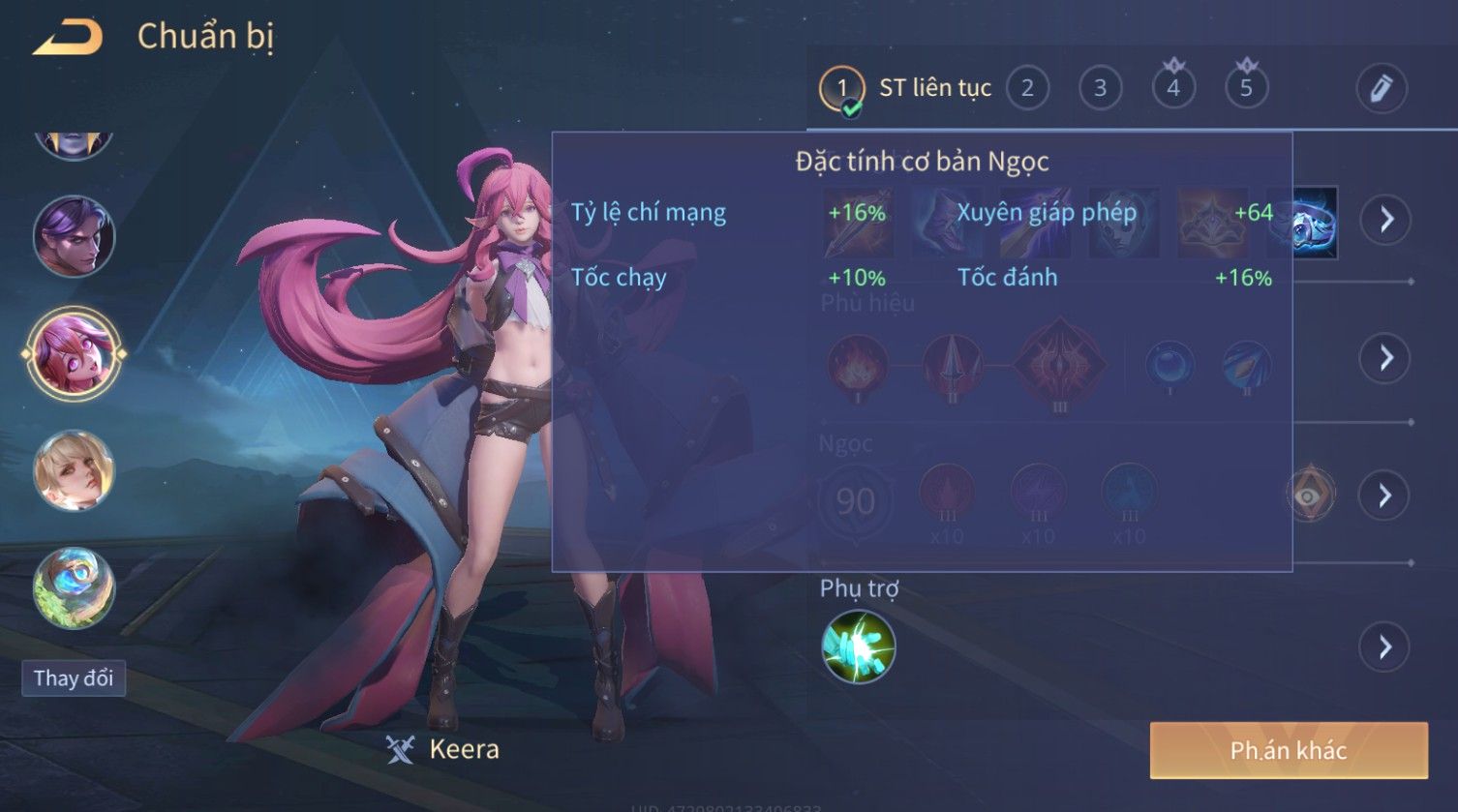Viewport: 1458px width, 812px height.
Task: Switch to build preset 2
Action: (1027, 89)
